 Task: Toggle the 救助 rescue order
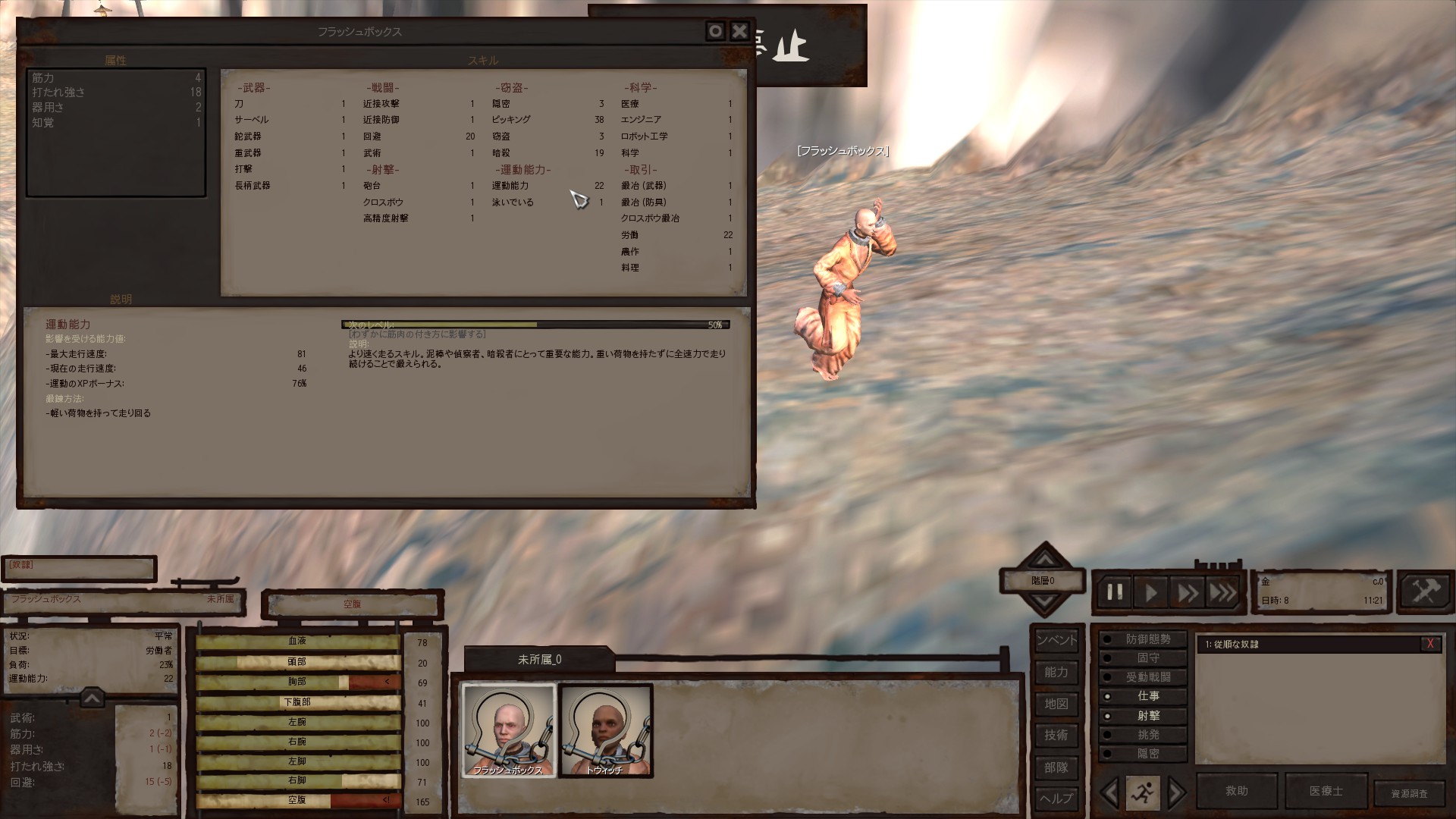point(1236,791)
